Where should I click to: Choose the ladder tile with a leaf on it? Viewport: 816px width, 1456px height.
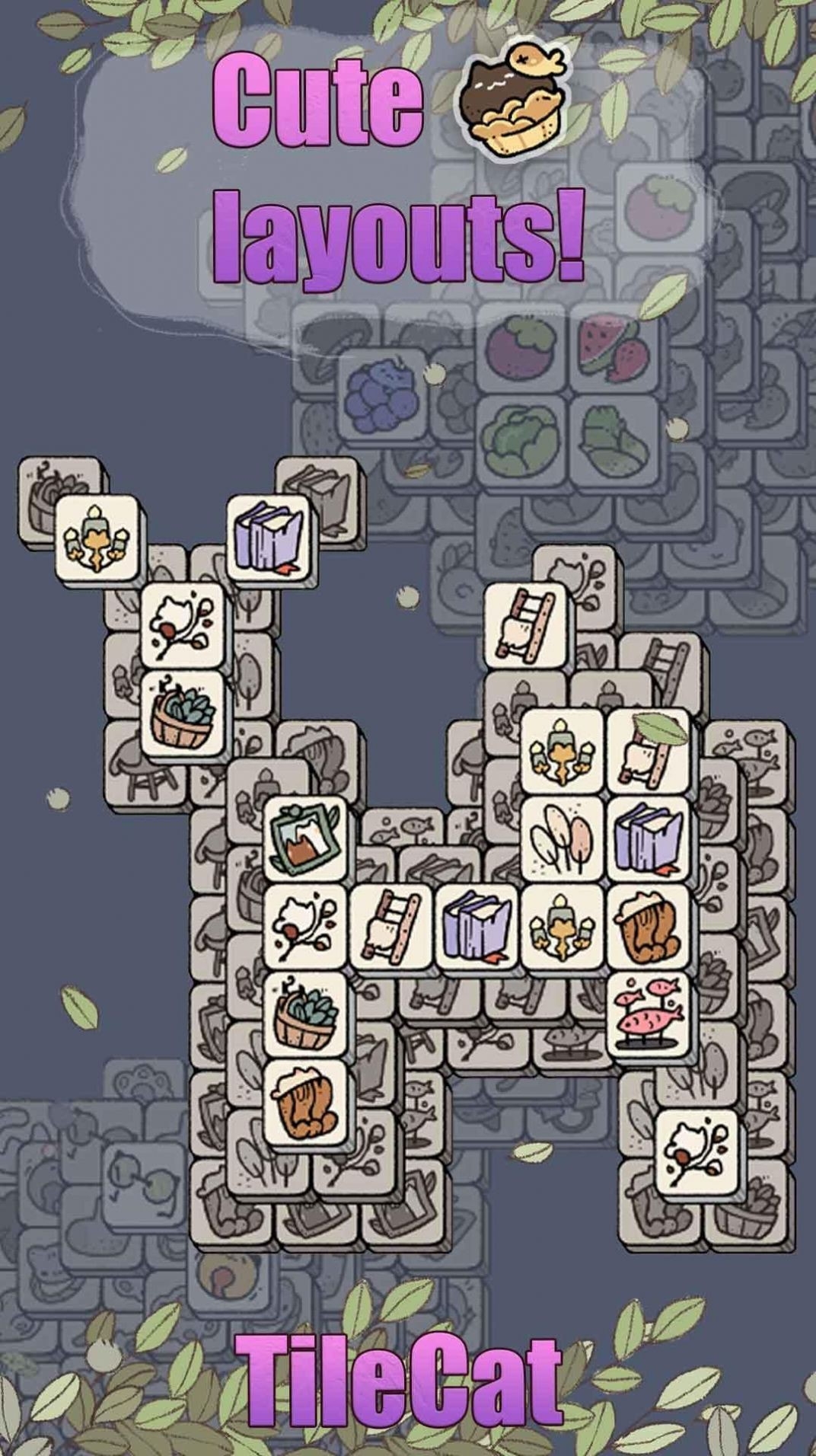click(x=649, y=752)
